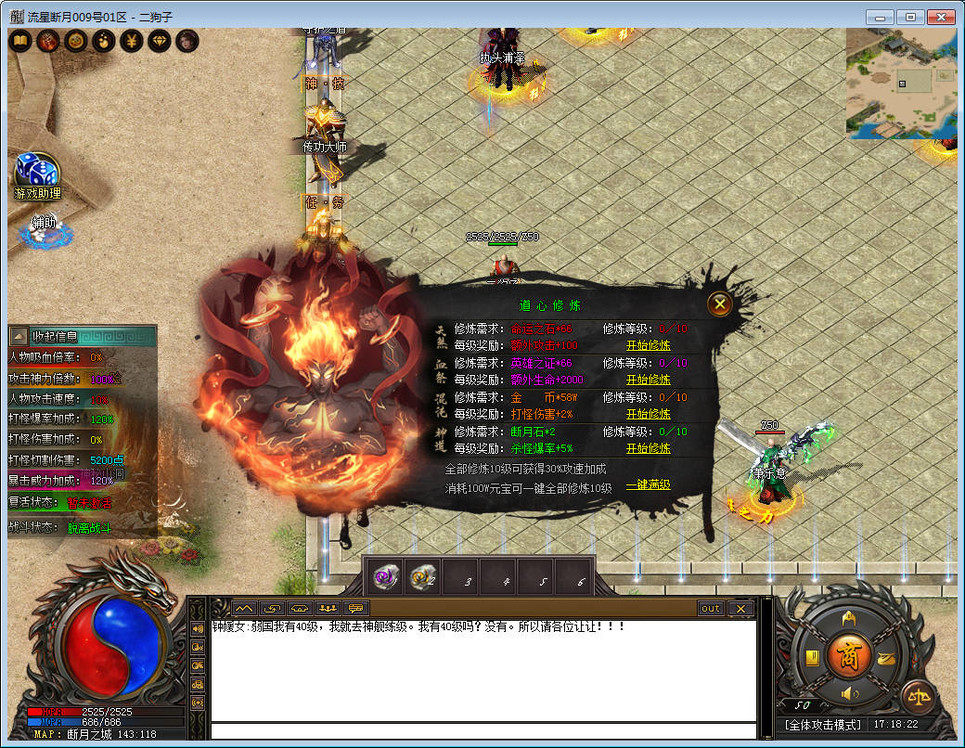Open the 游戏助理 dice assistant
The width and height of the screenshot is (965, 748).
point(37,174)
